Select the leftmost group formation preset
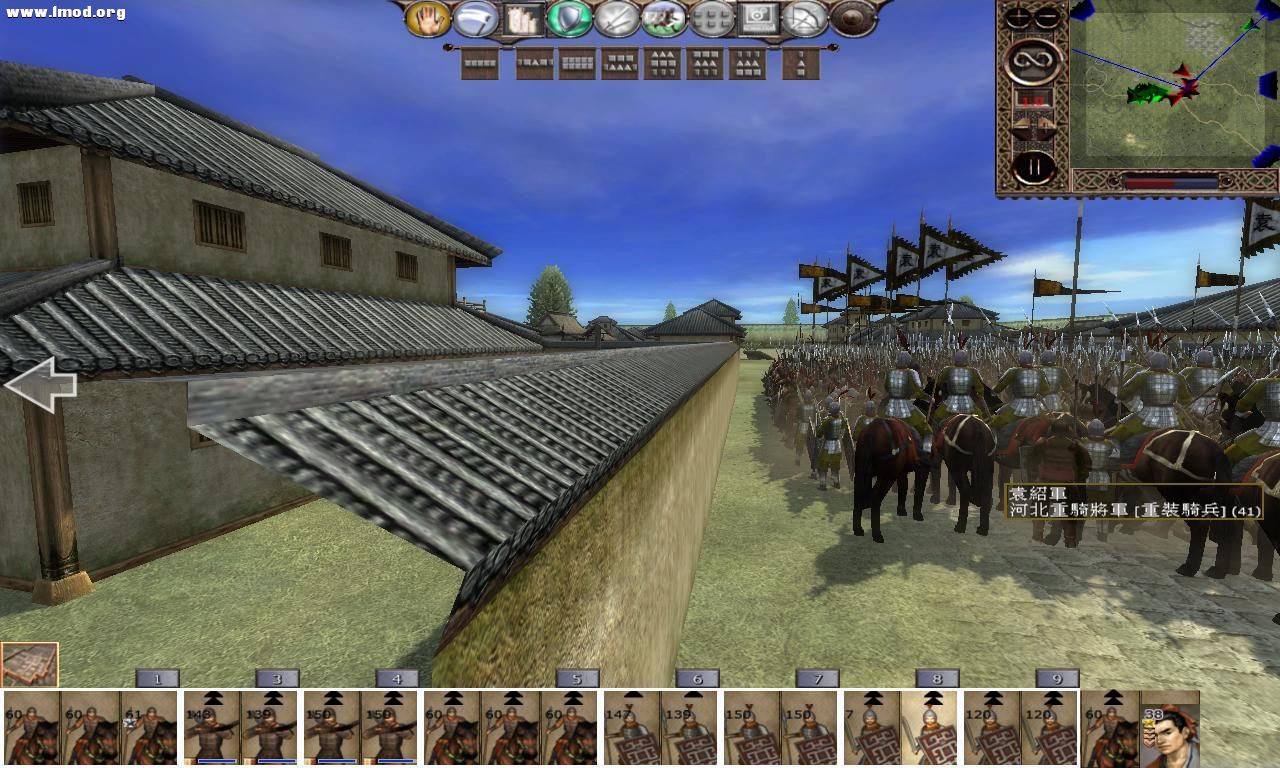1280x768 pixels. (481, 62)
